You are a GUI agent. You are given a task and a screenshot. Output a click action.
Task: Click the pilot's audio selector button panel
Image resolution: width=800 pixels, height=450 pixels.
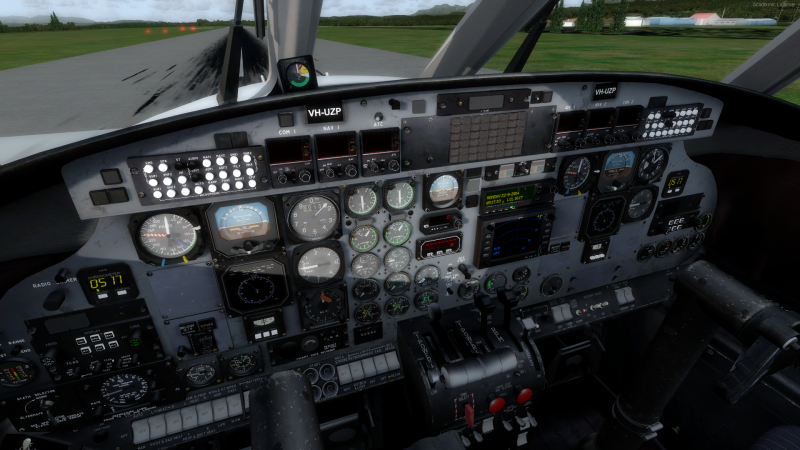[x=199, y=175]
